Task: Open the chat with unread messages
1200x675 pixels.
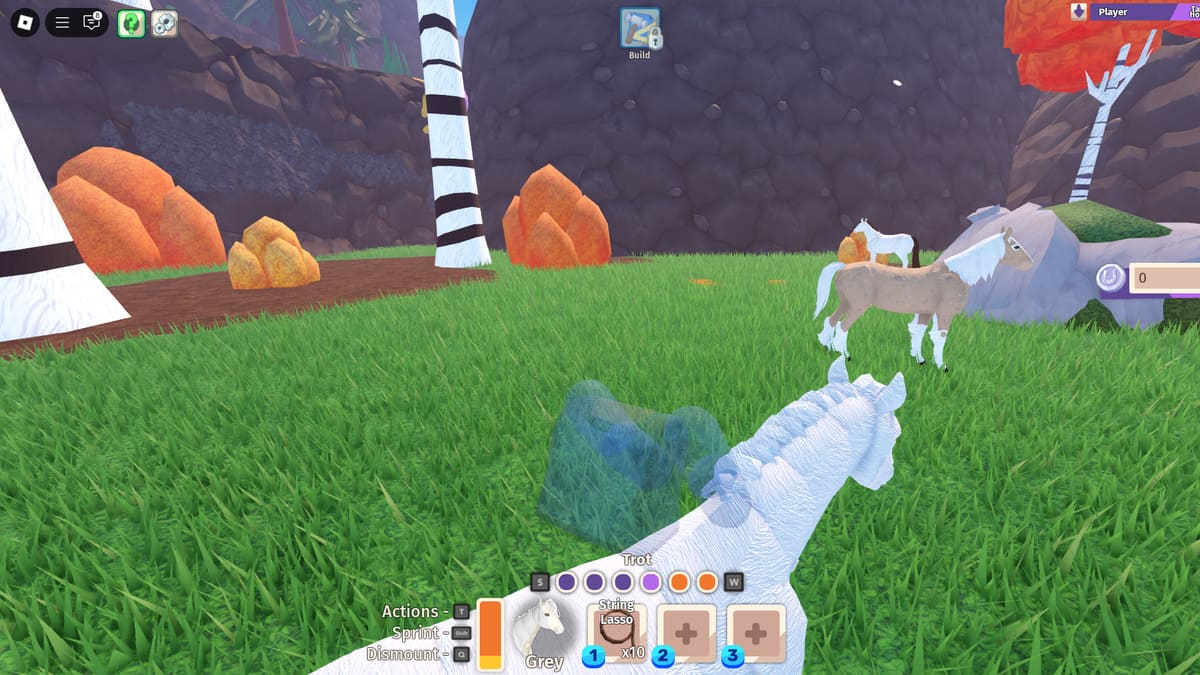Action: [x=92, y=22]
